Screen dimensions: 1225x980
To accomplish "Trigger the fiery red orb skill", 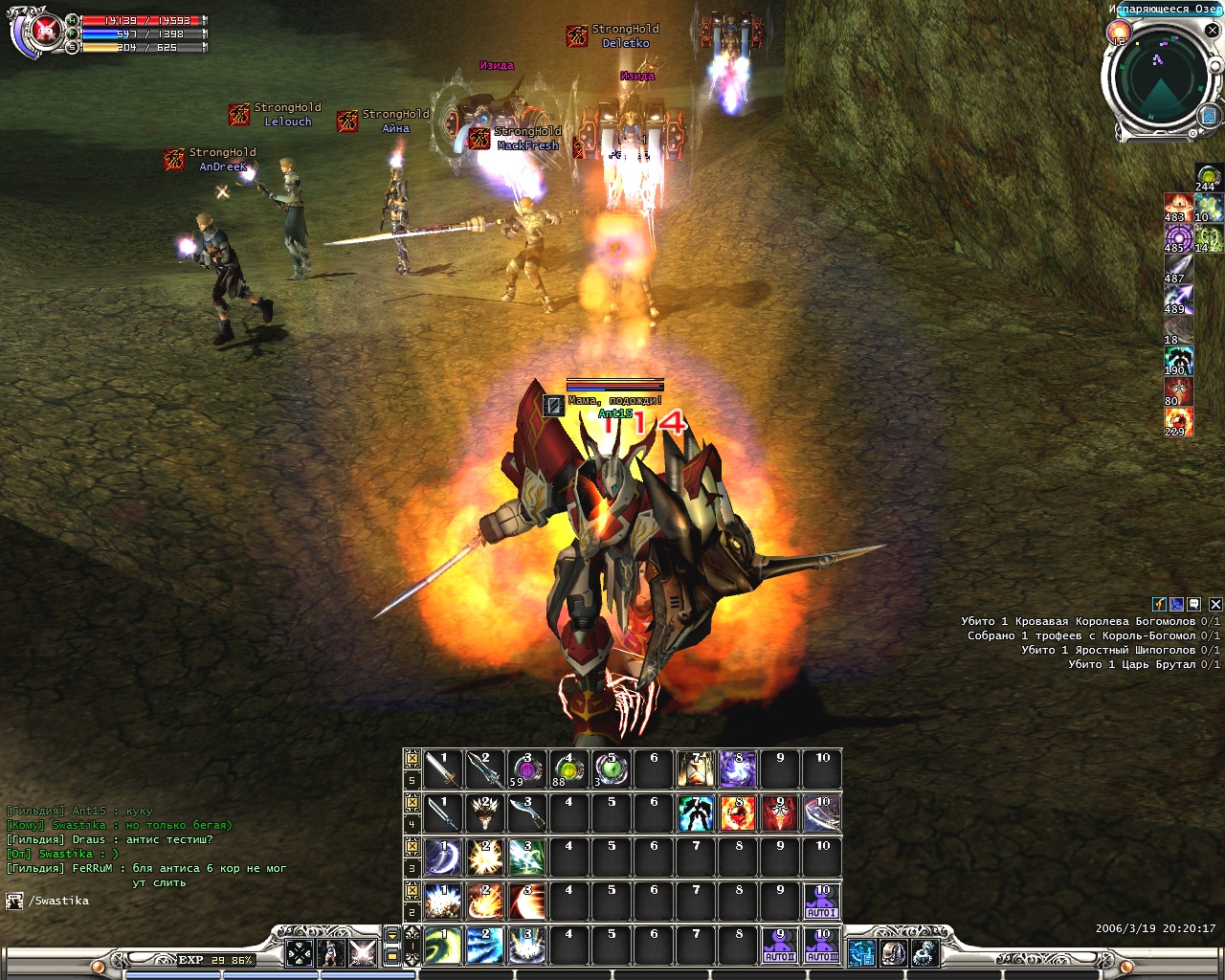I will click(737, 813).
